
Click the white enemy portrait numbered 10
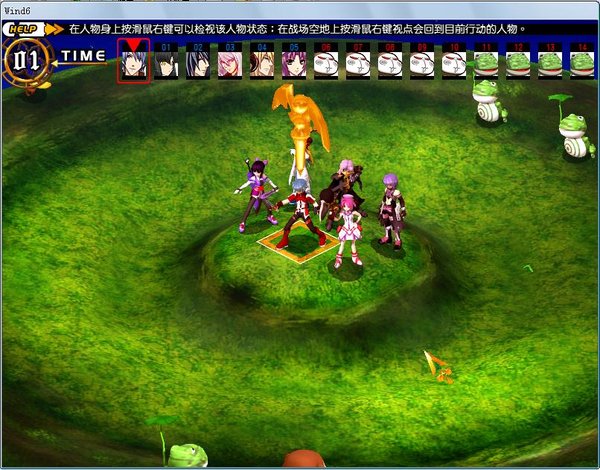(454, 64)
